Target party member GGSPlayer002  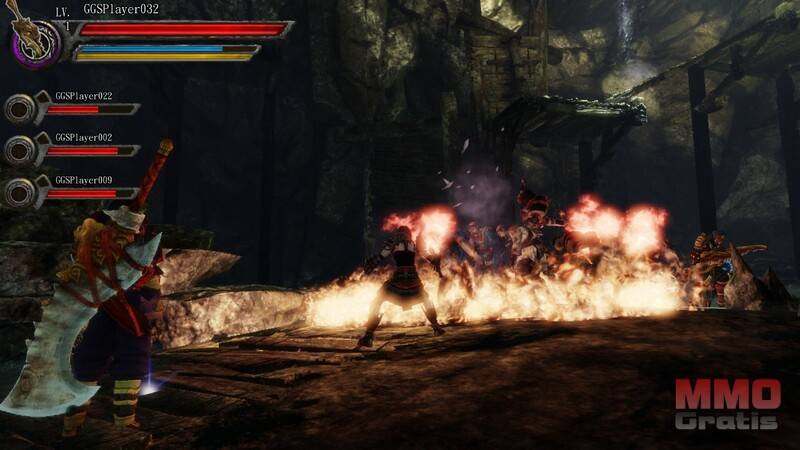(21, 149)
